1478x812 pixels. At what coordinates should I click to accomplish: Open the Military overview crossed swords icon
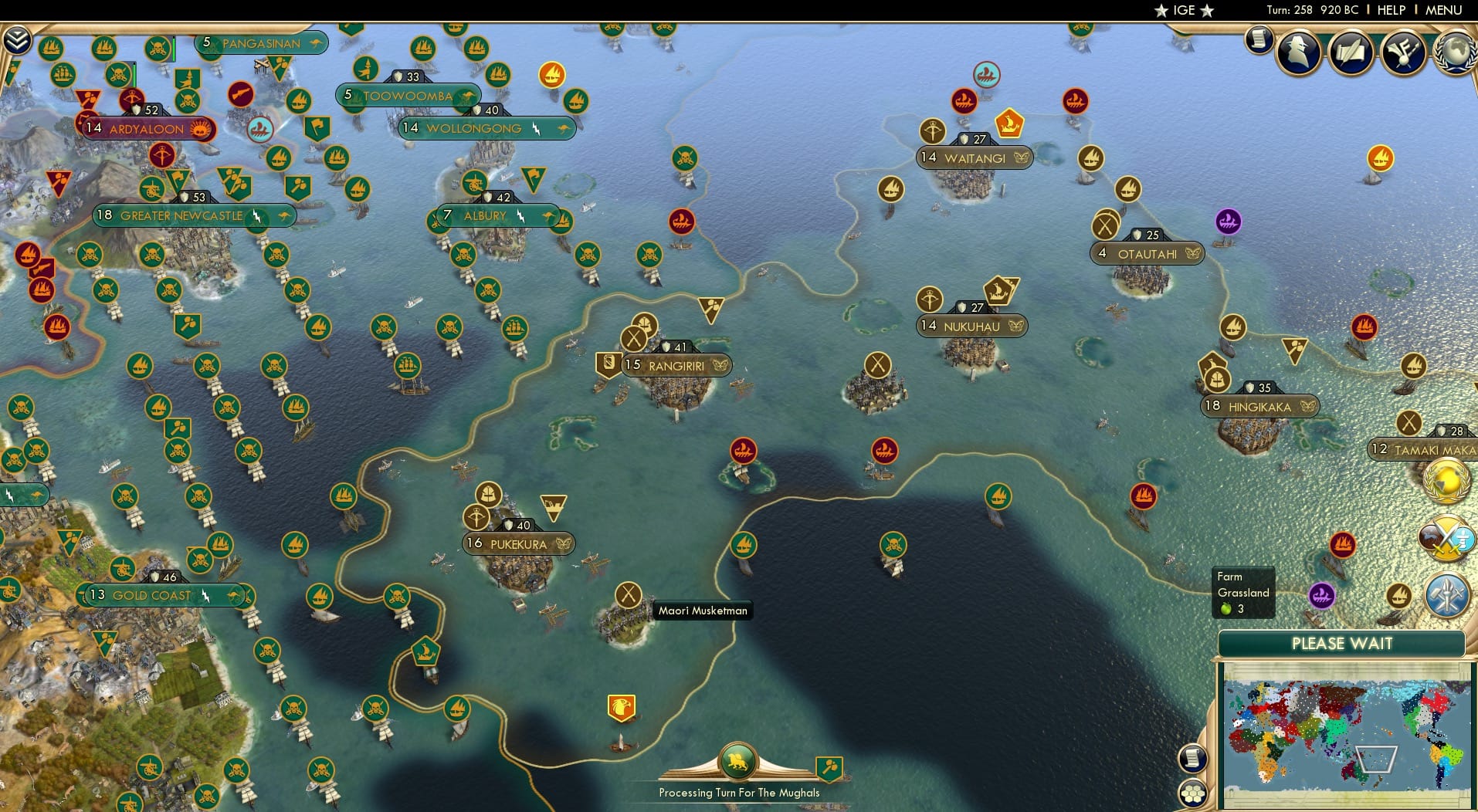(x=1448, y=535)
